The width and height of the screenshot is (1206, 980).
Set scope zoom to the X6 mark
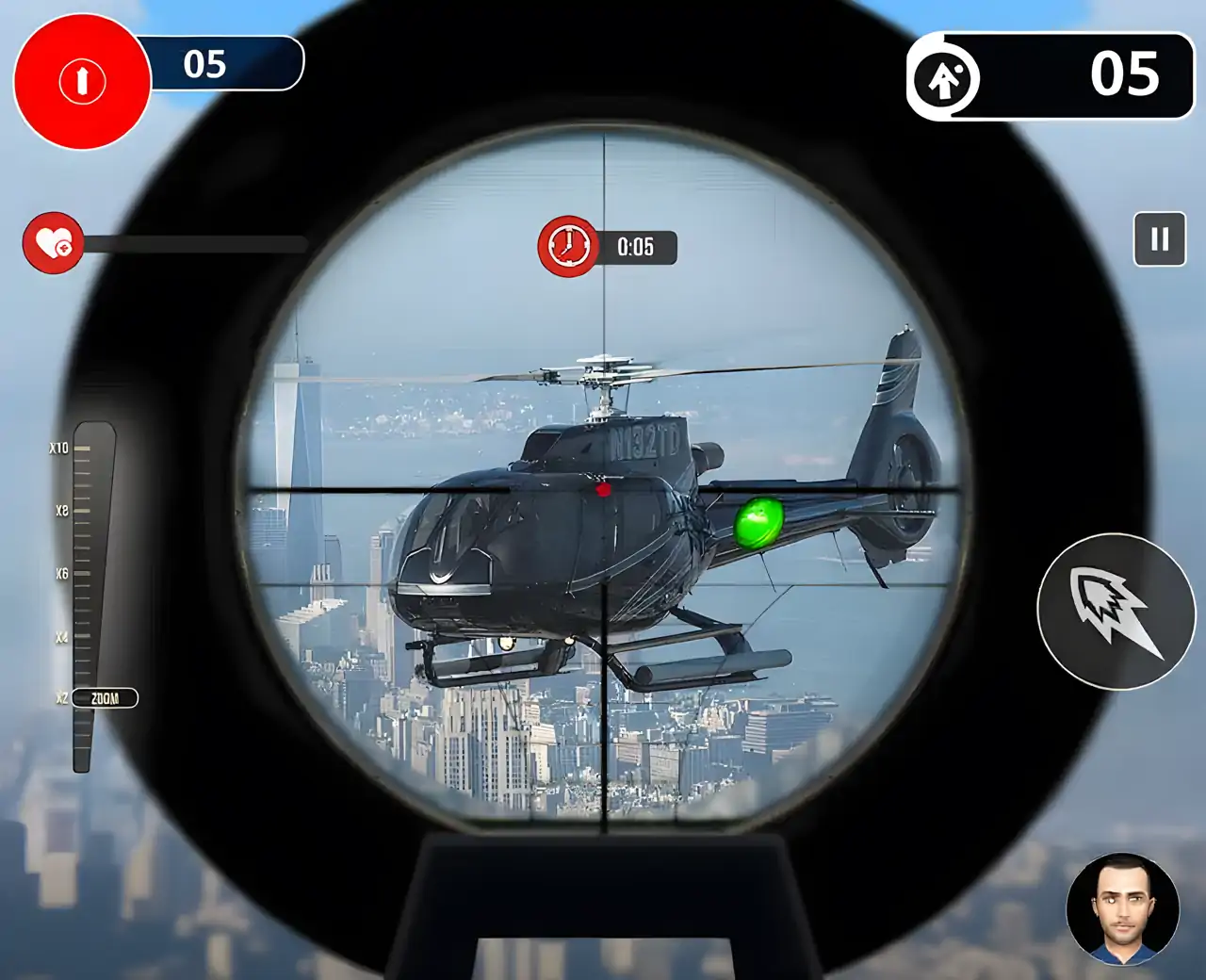[83, 573]
